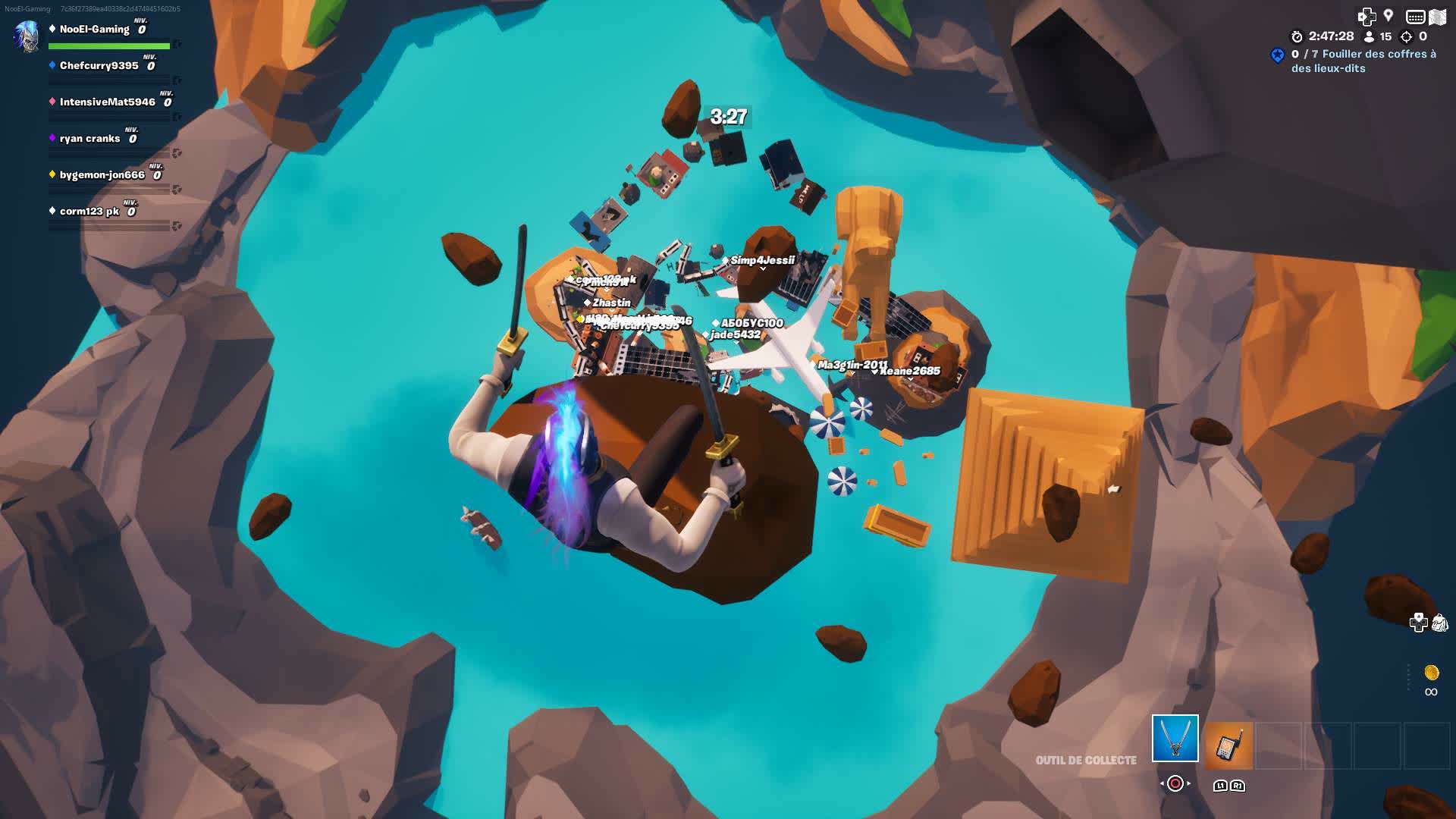The image size is (1456, 819).
Task: Click NooEl-Gaming's player avatar portrait
Action: pyautogui.click(x=27, y=36)
